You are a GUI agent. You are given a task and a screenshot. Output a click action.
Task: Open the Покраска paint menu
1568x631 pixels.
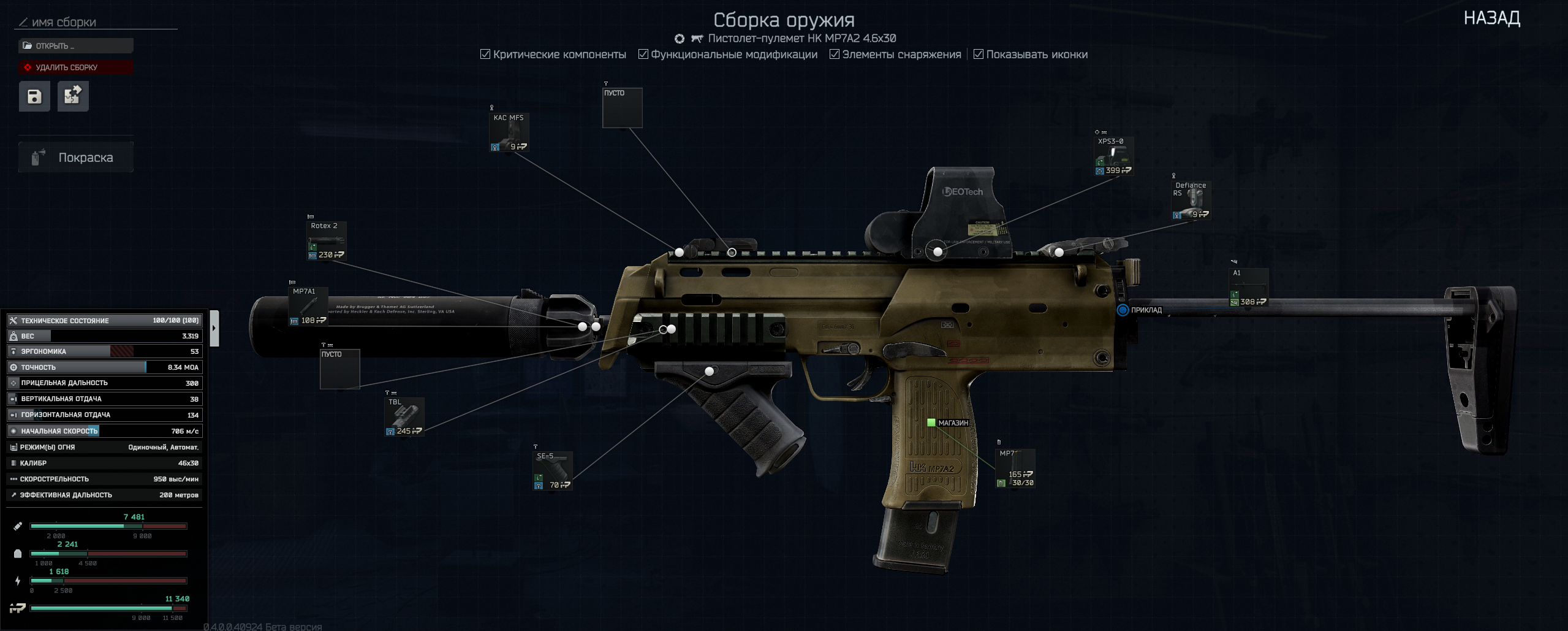(x=76, y=158)
